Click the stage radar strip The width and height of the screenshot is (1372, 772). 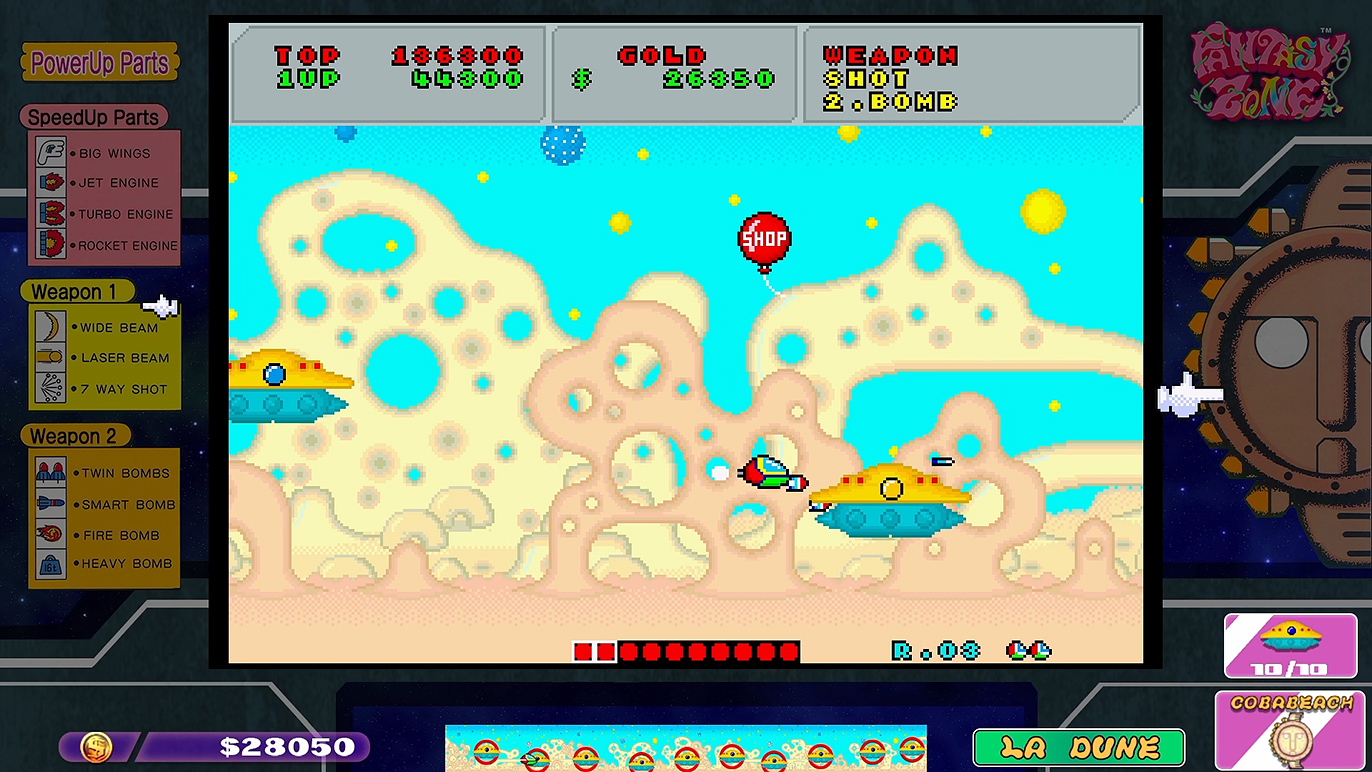(685, 748)
